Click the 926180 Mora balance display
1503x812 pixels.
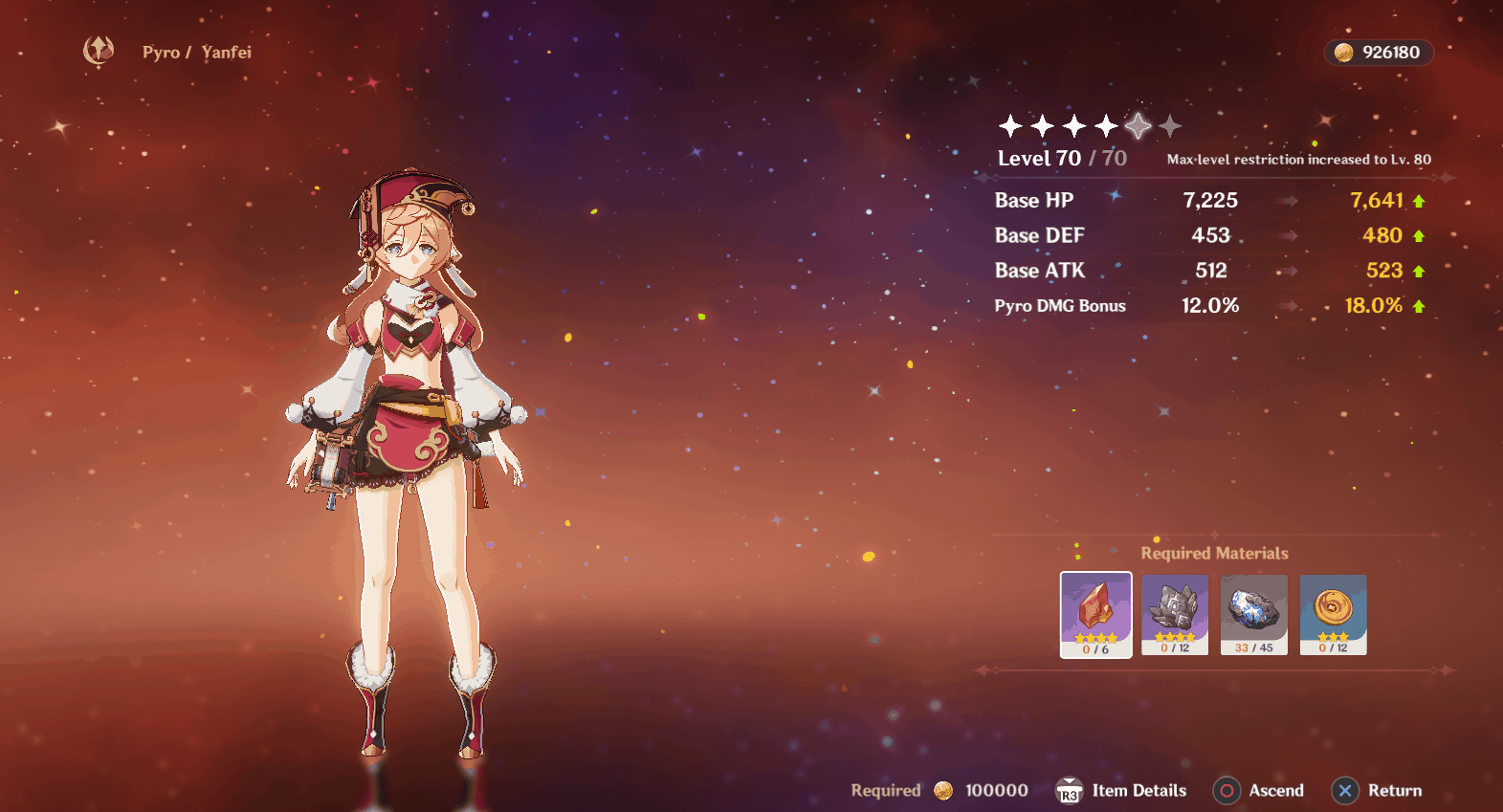coord(1379,53)
